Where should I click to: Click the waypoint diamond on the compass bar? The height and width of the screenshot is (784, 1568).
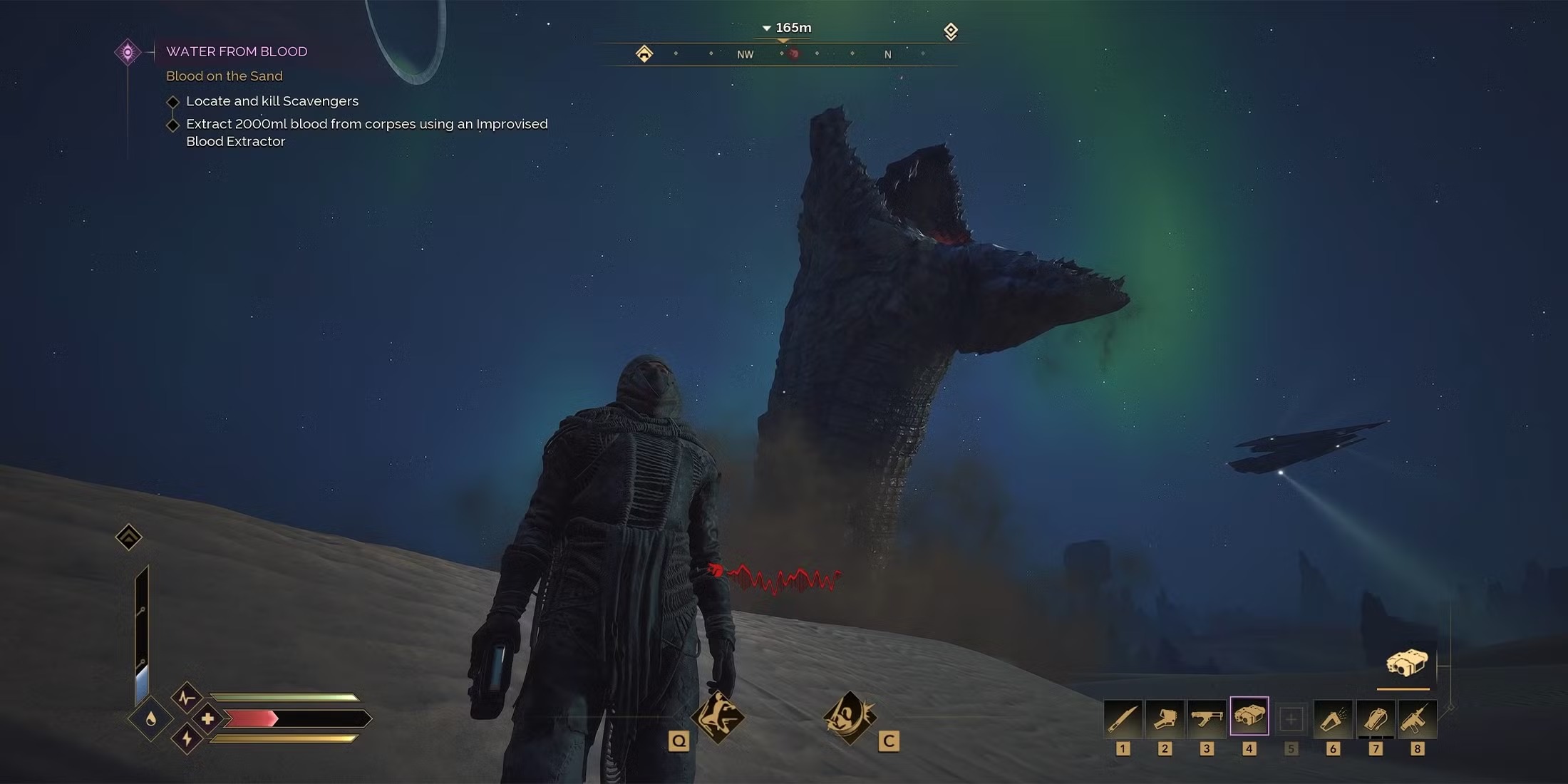(951, 31)
